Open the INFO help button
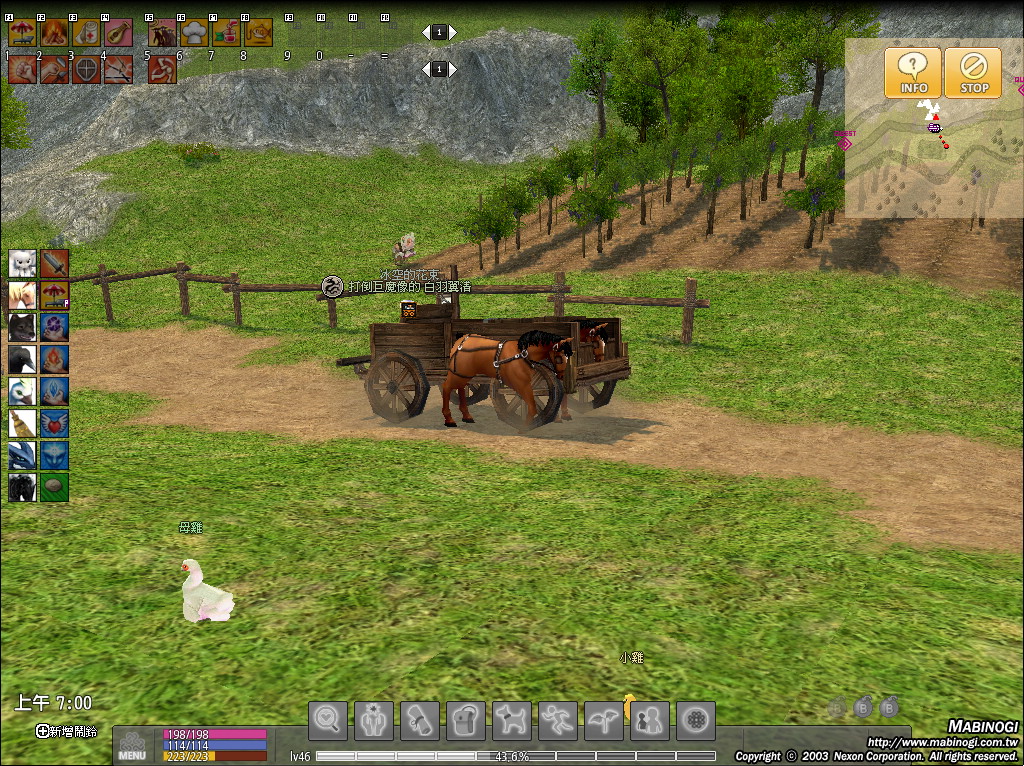This screenshot has width=1024, height=766. (912, 73)
